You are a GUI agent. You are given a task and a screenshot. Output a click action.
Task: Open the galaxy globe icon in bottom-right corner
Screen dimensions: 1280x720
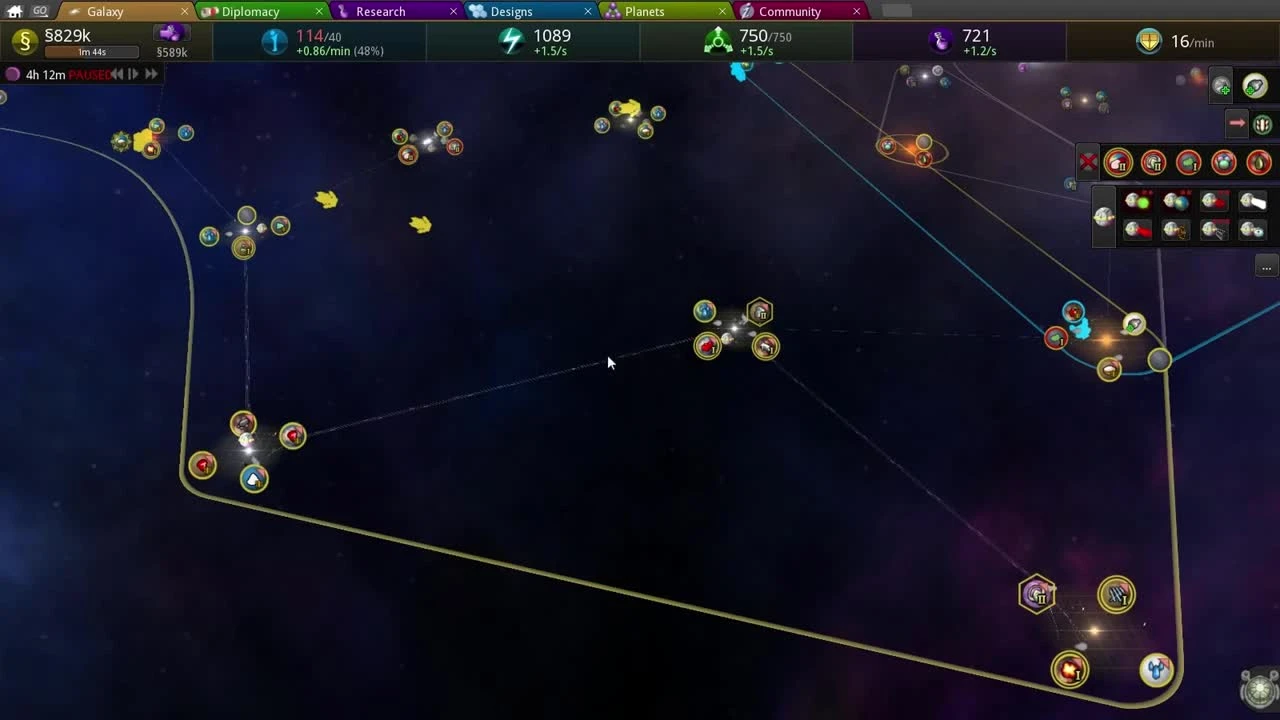click(x=1258, y=690)
